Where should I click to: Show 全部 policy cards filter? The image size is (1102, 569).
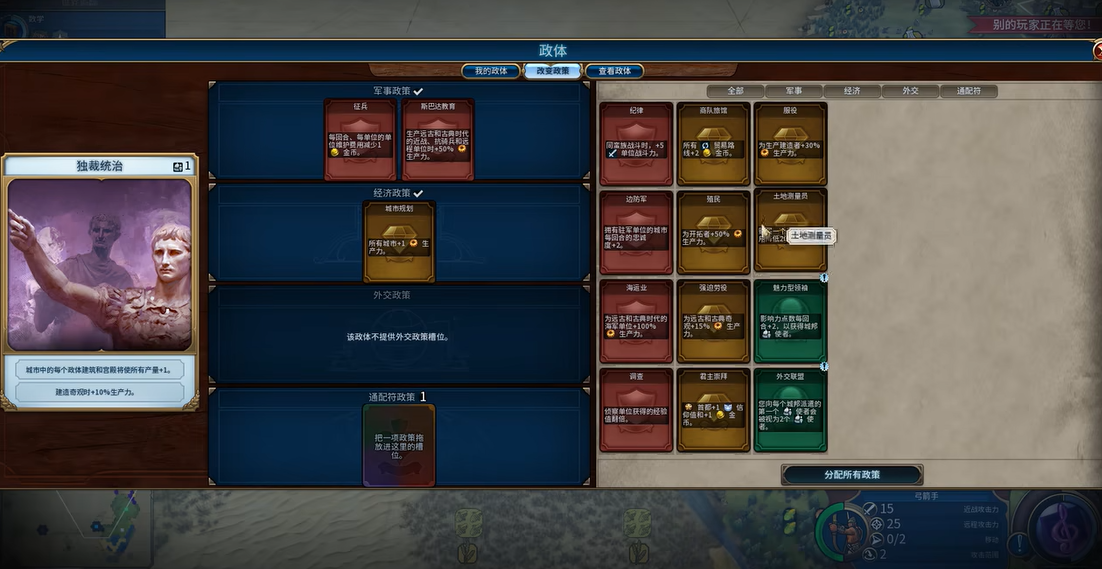(735, 91)
